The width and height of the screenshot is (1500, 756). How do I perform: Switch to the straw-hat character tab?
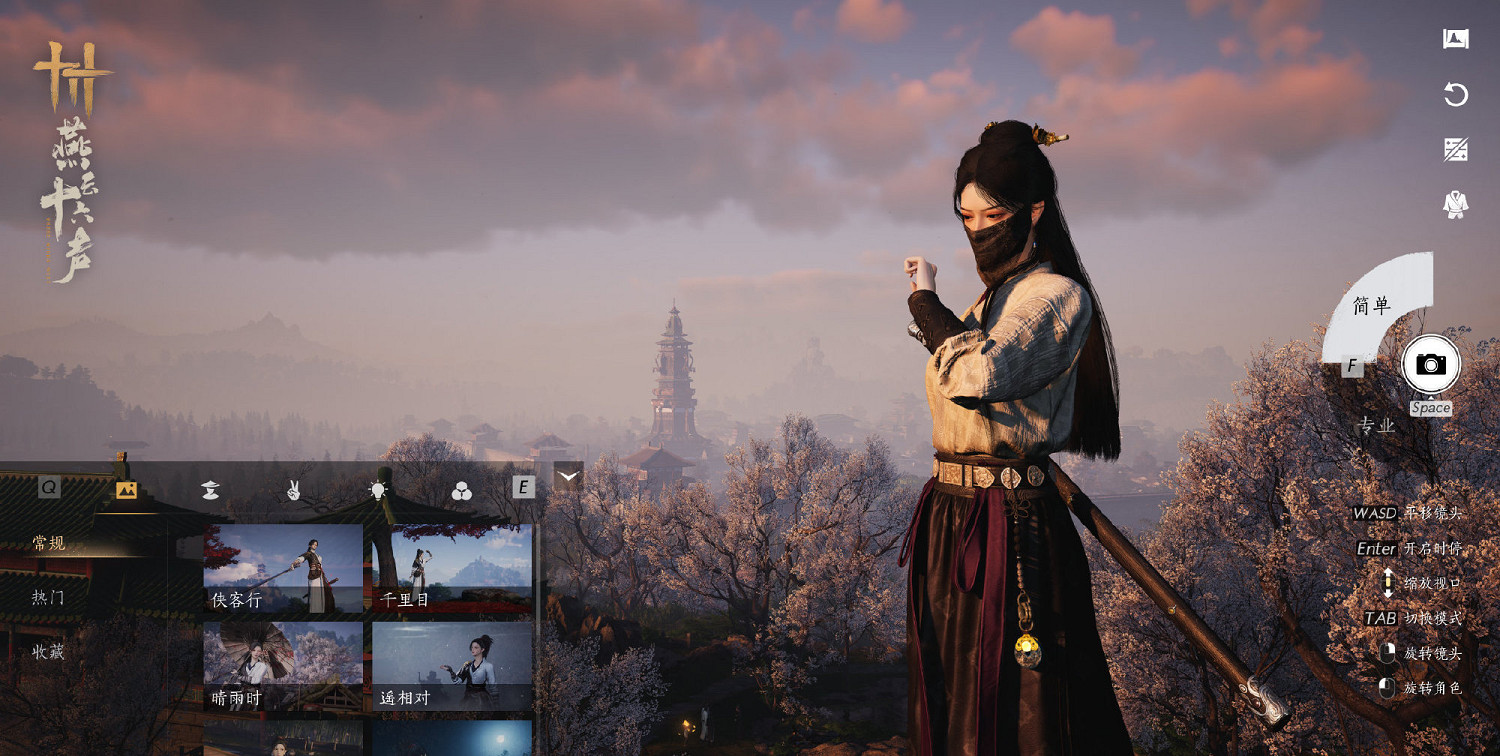click(210, 489)
